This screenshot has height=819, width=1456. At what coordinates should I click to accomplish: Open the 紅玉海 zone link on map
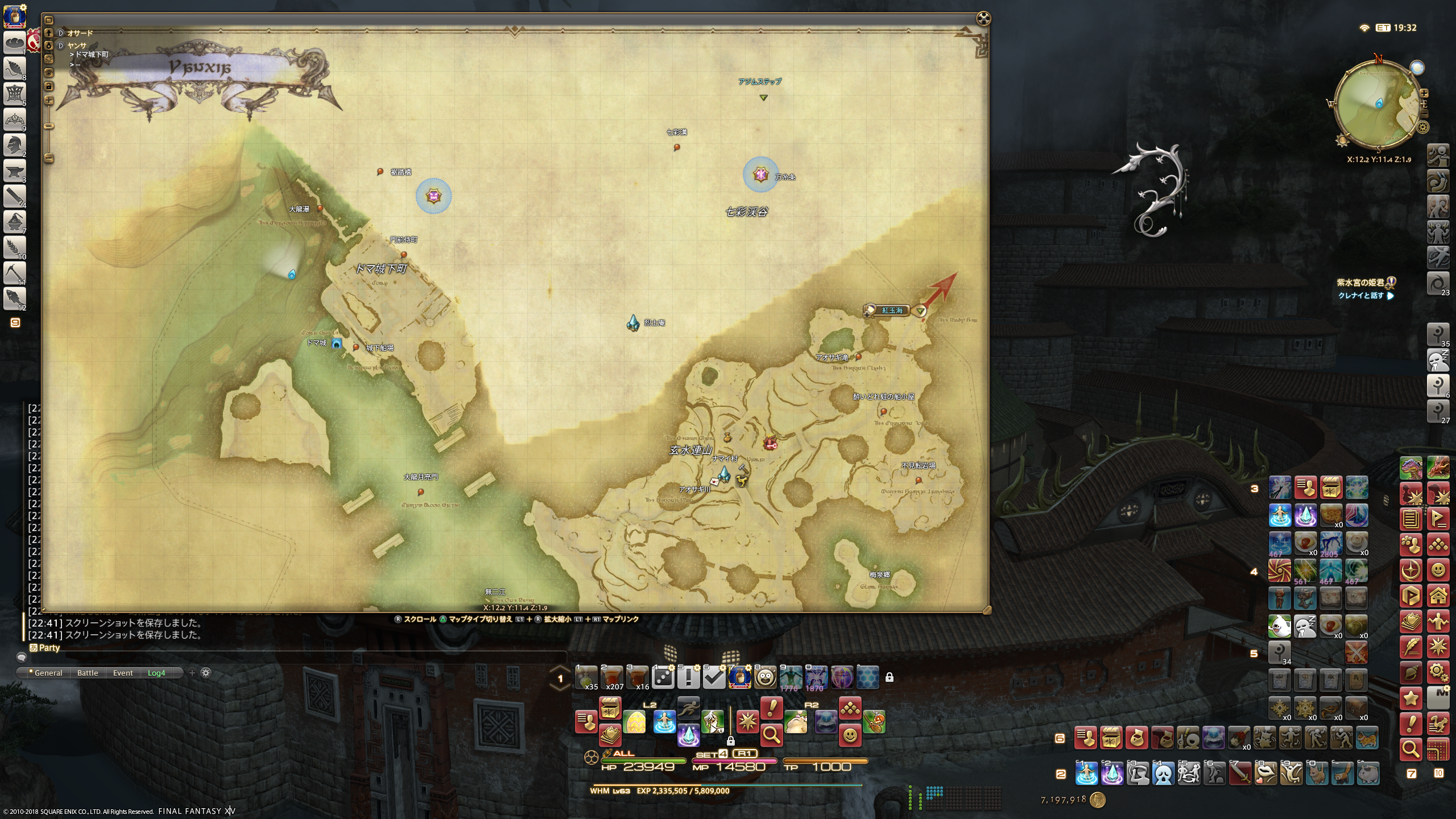tap(892, 311)
